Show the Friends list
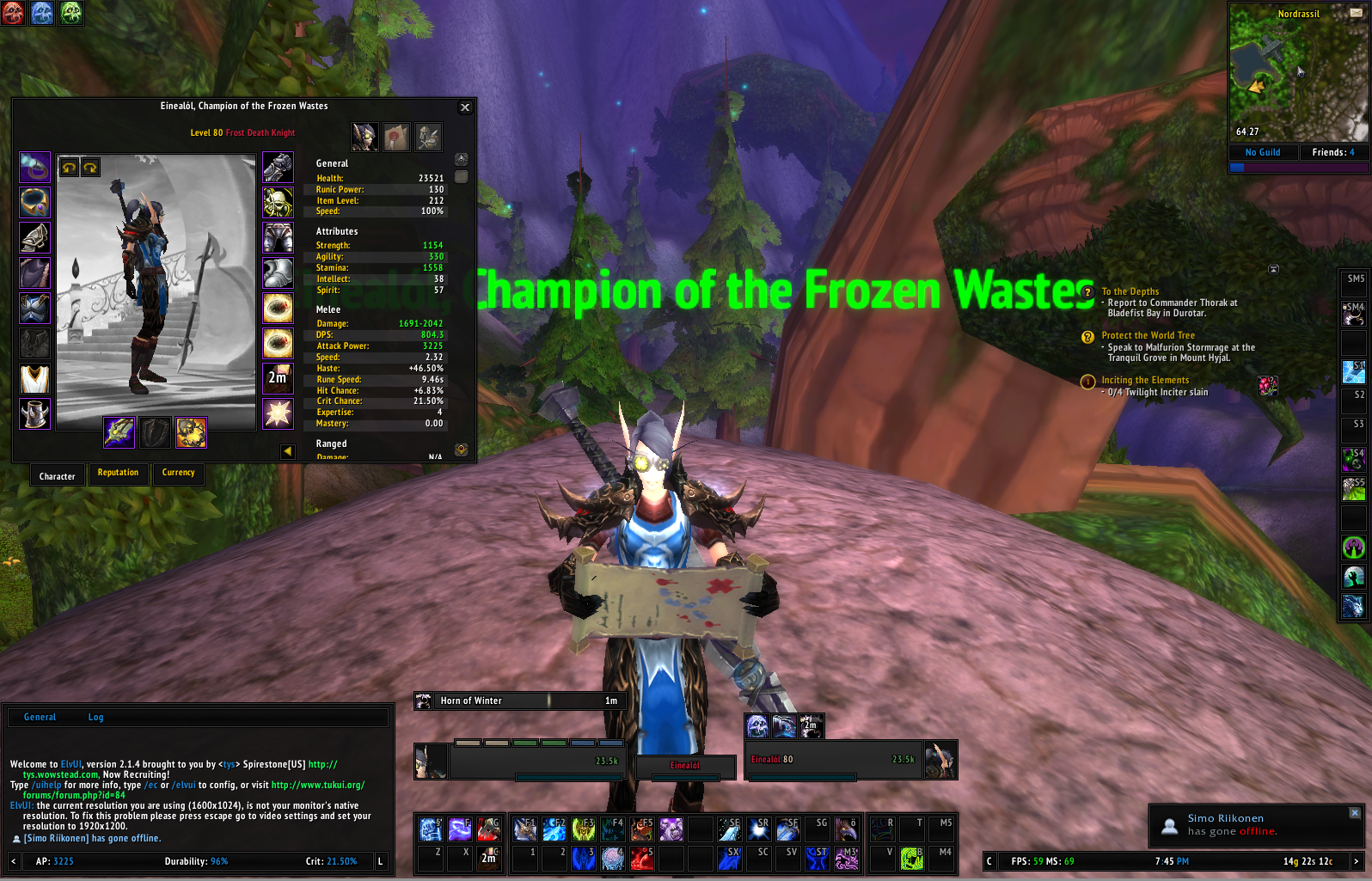Screen dimensions: 1372x881 (x=1332, y=152)
